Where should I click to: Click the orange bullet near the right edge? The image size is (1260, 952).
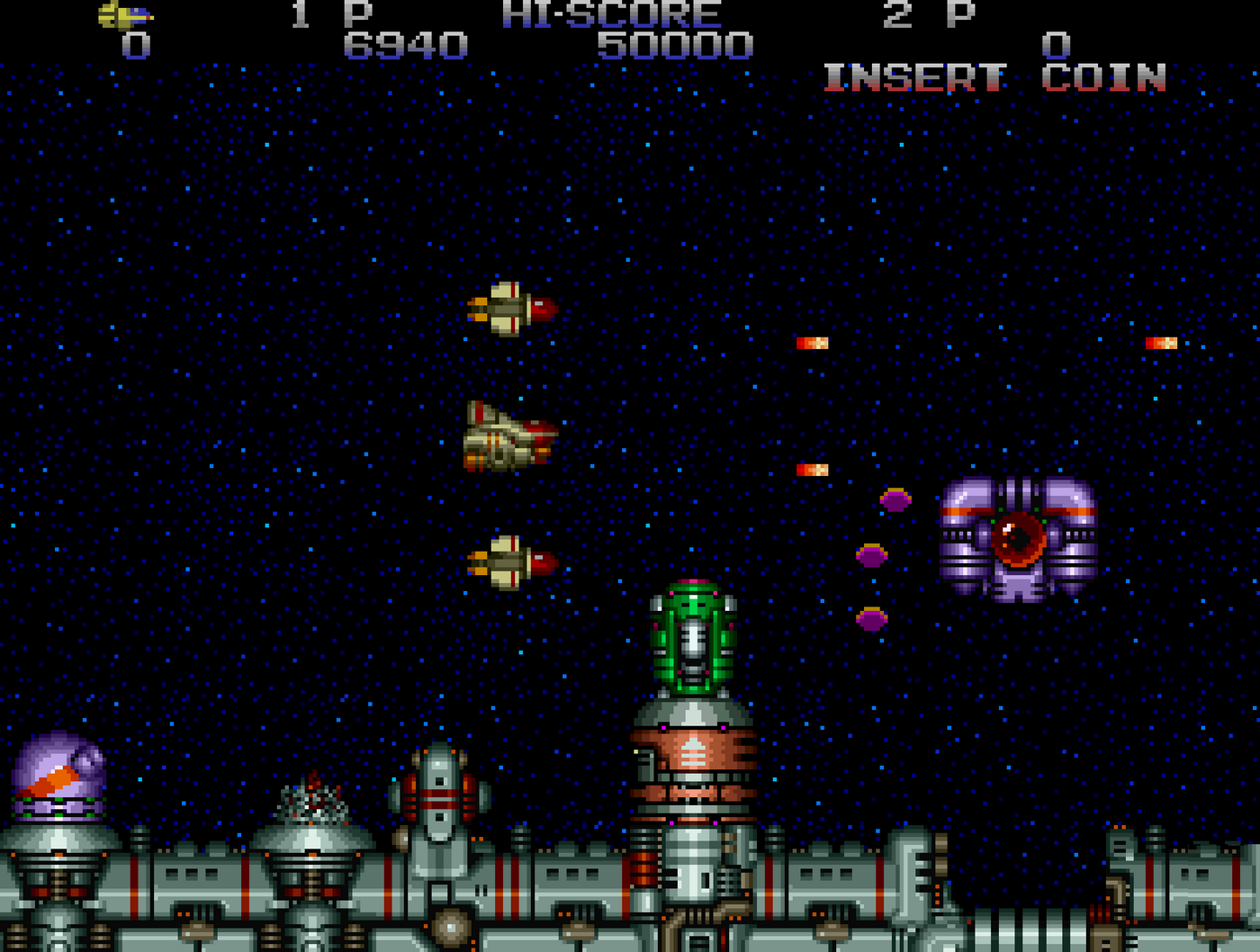1161,341
